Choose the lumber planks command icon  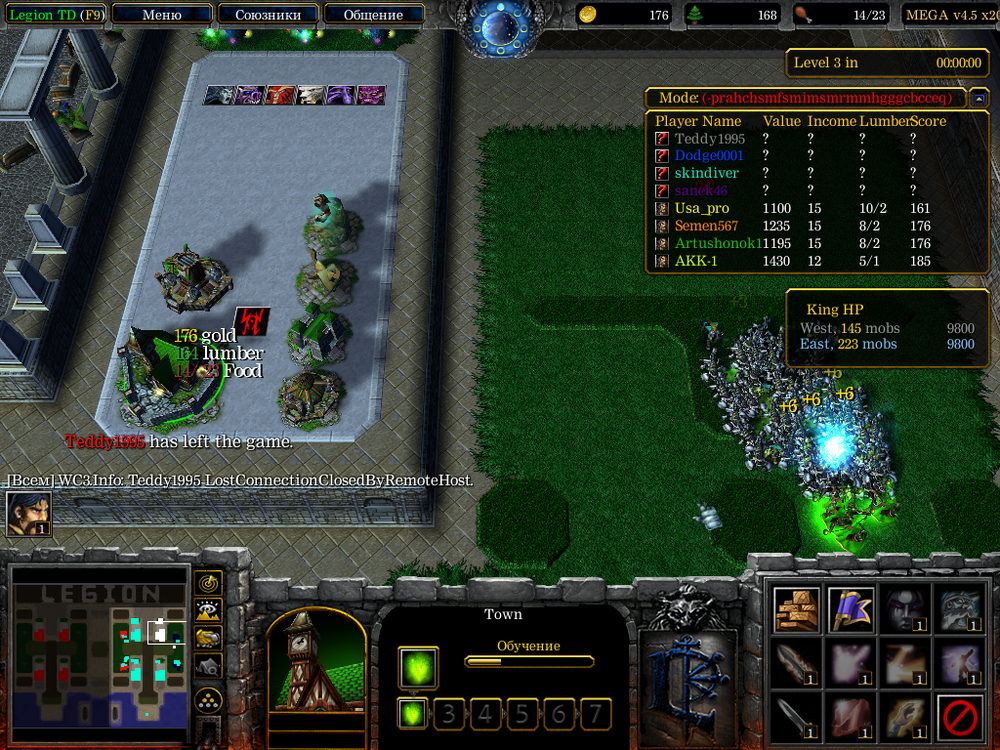797,610
